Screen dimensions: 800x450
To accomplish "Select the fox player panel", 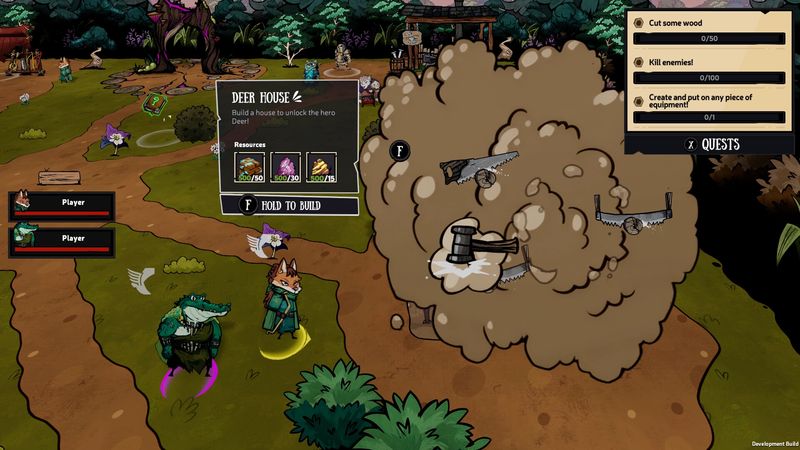I will [62, 205].
